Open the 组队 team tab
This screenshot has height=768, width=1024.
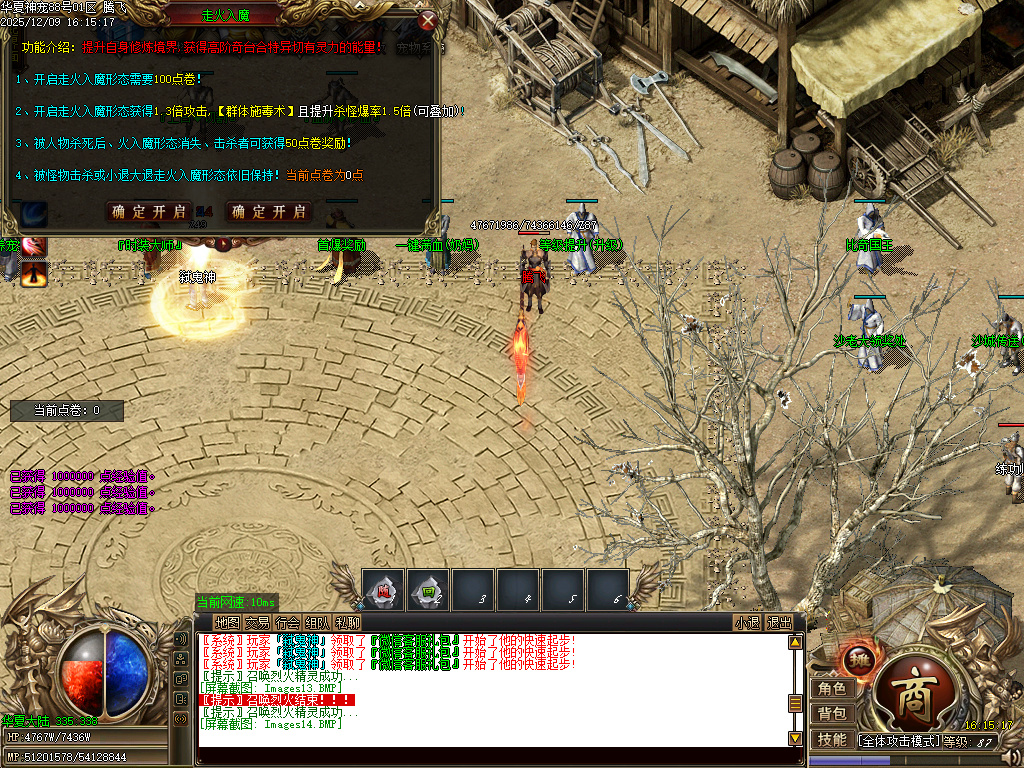point(318,623)
